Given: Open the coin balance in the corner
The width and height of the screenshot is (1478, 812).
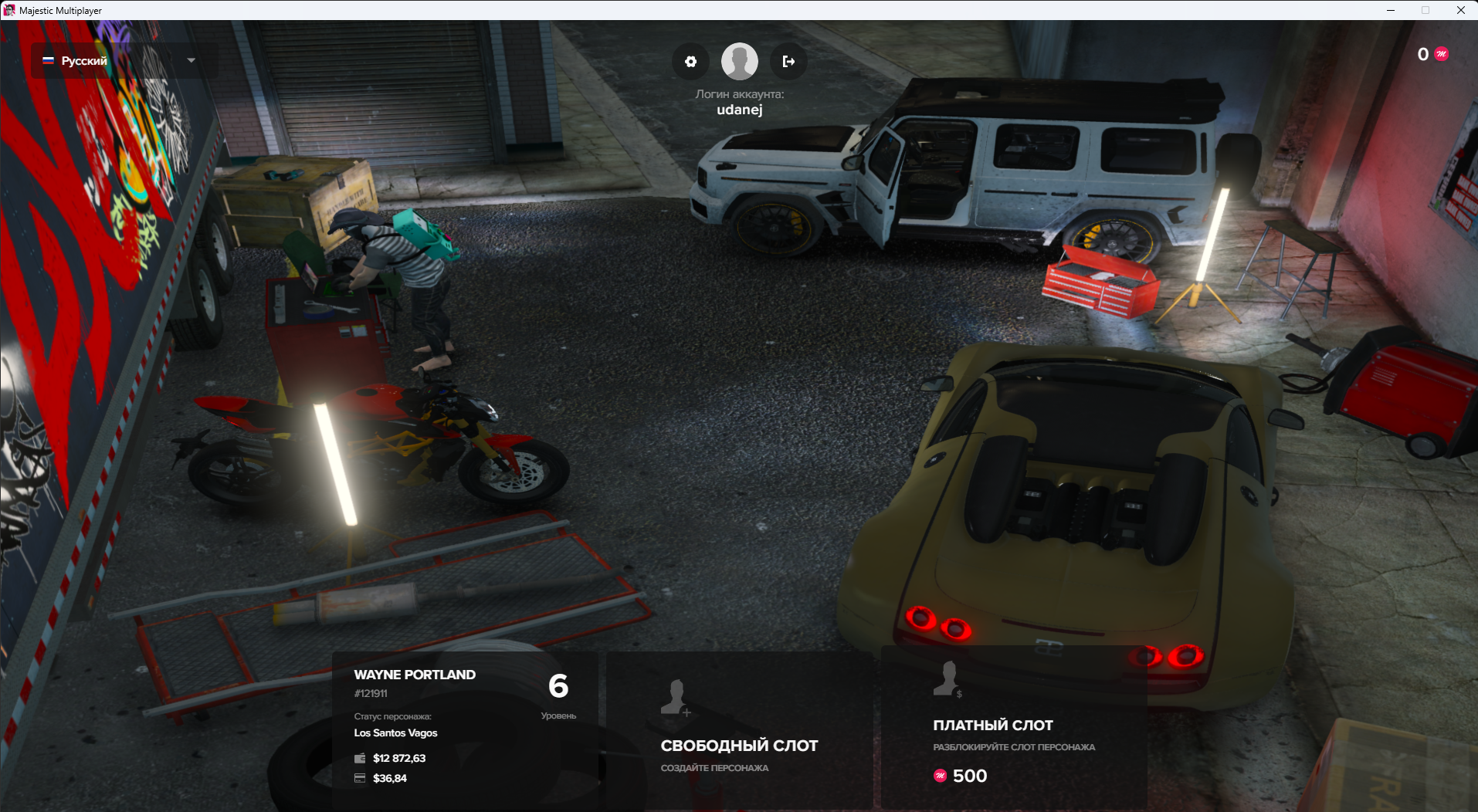Looking at the screenshot, I should (x=1432, y=54).
